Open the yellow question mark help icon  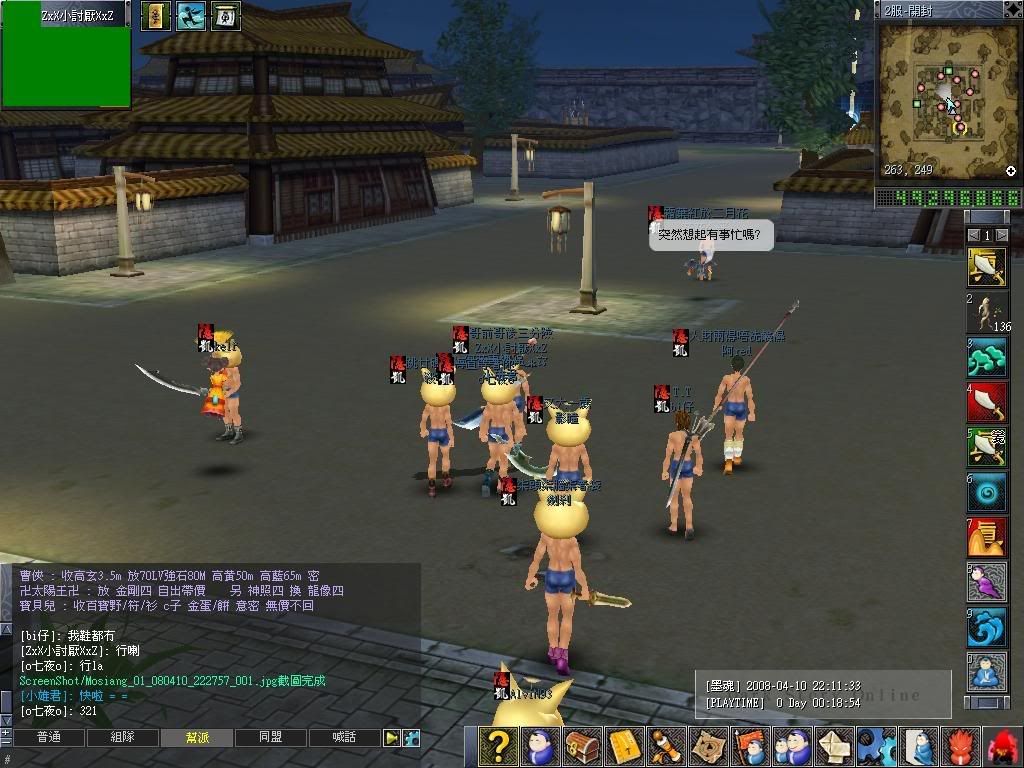coord(497,747)
